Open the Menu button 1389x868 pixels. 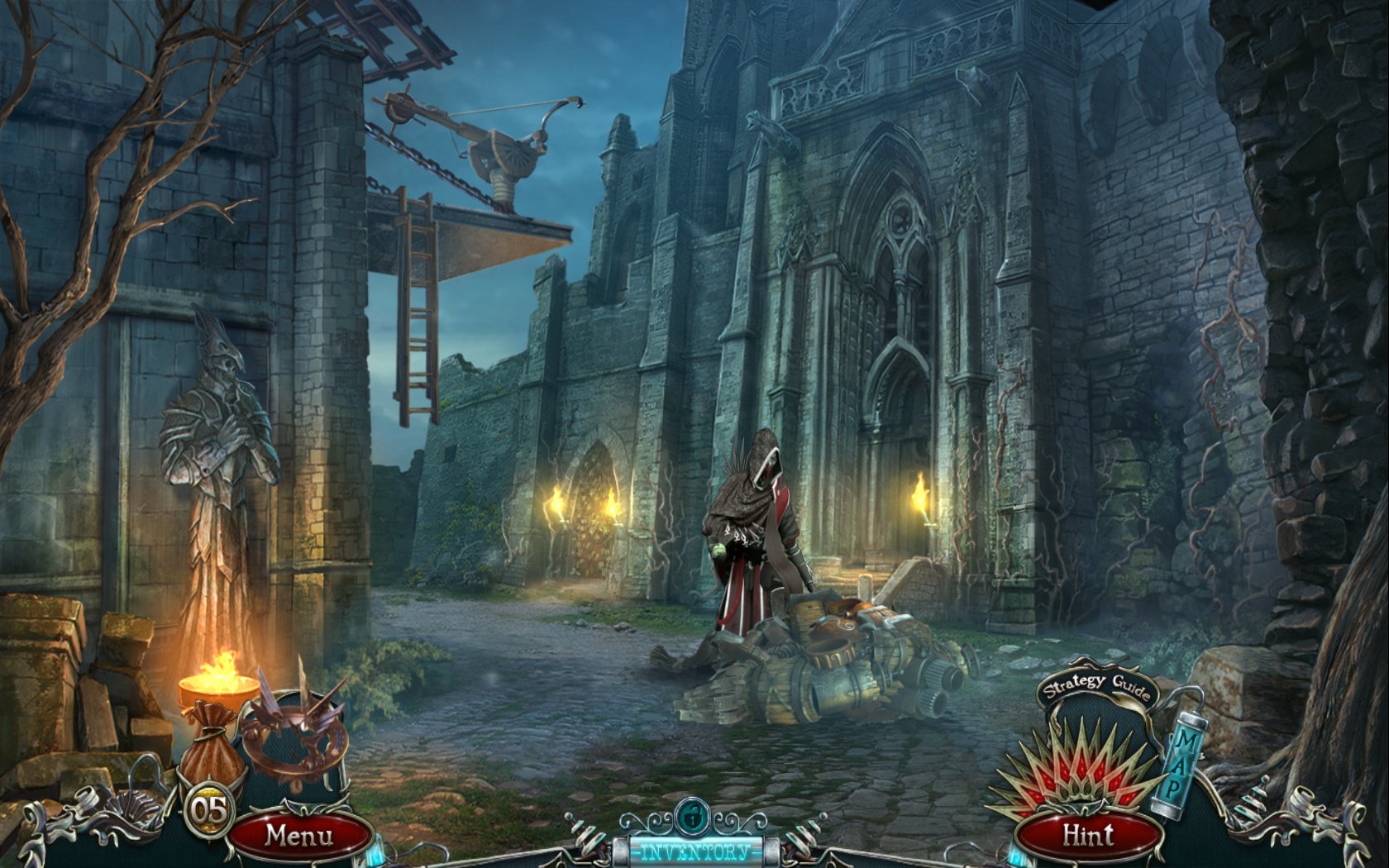point(298,835)
